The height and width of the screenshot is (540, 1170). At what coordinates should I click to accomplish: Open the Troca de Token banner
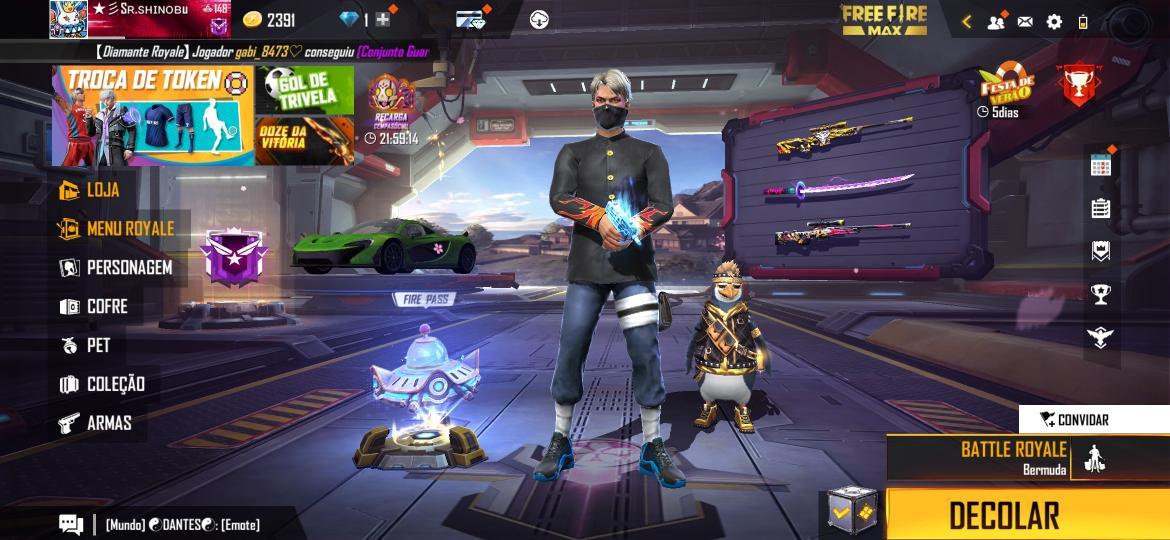tap(152, 115)
